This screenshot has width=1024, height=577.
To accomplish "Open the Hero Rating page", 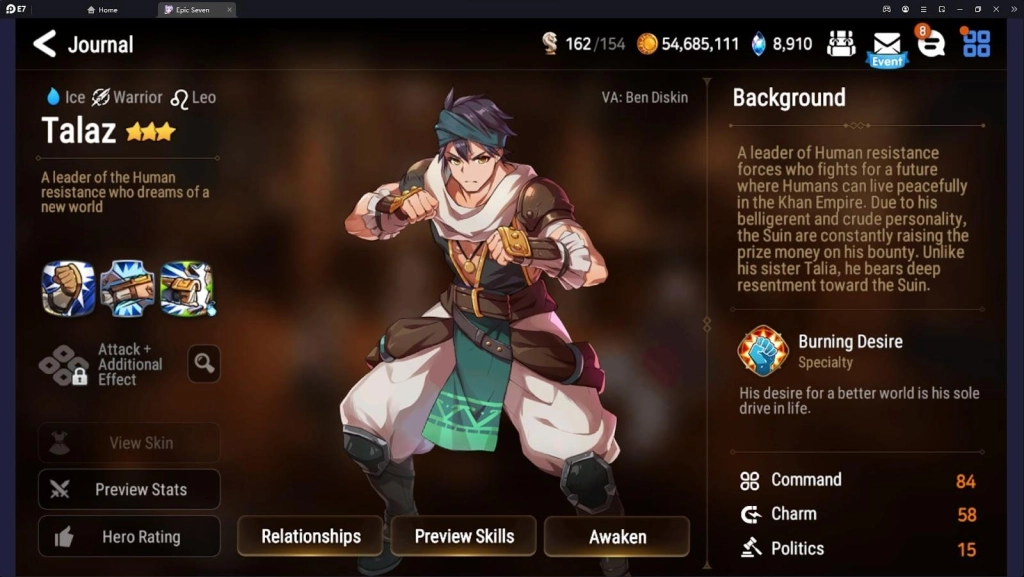I will (129, 537).
